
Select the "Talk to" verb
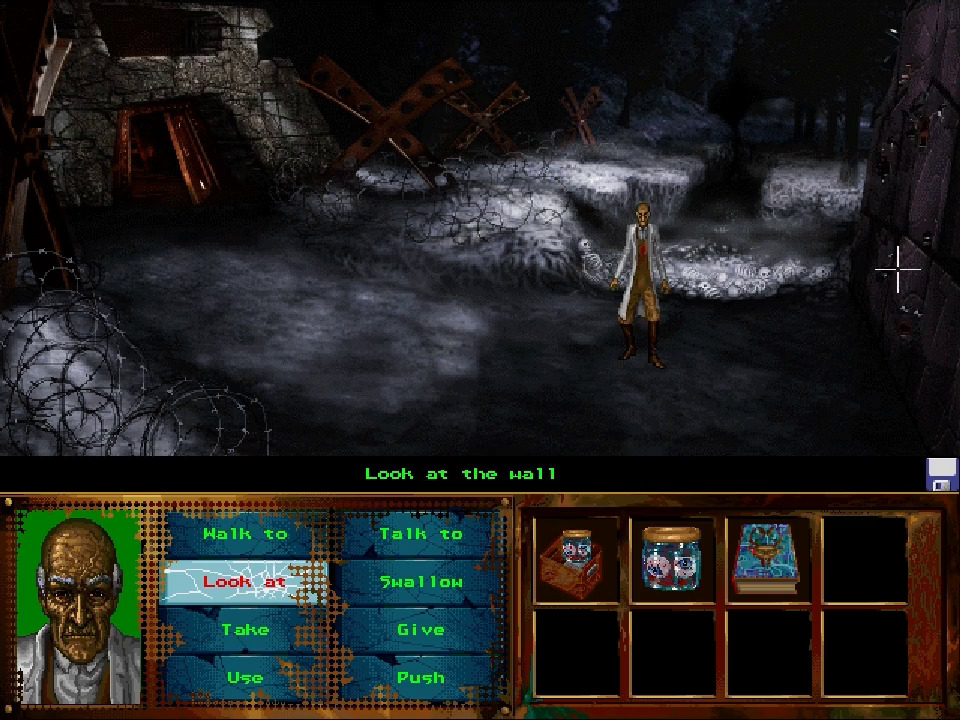[x=421, y=534]
